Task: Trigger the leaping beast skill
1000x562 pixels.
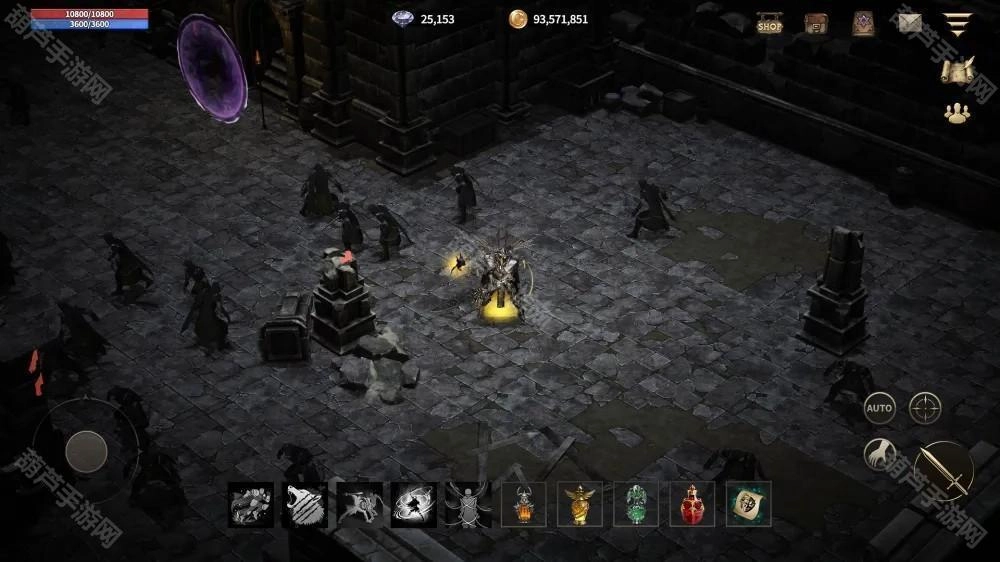Action: [359, 505]
